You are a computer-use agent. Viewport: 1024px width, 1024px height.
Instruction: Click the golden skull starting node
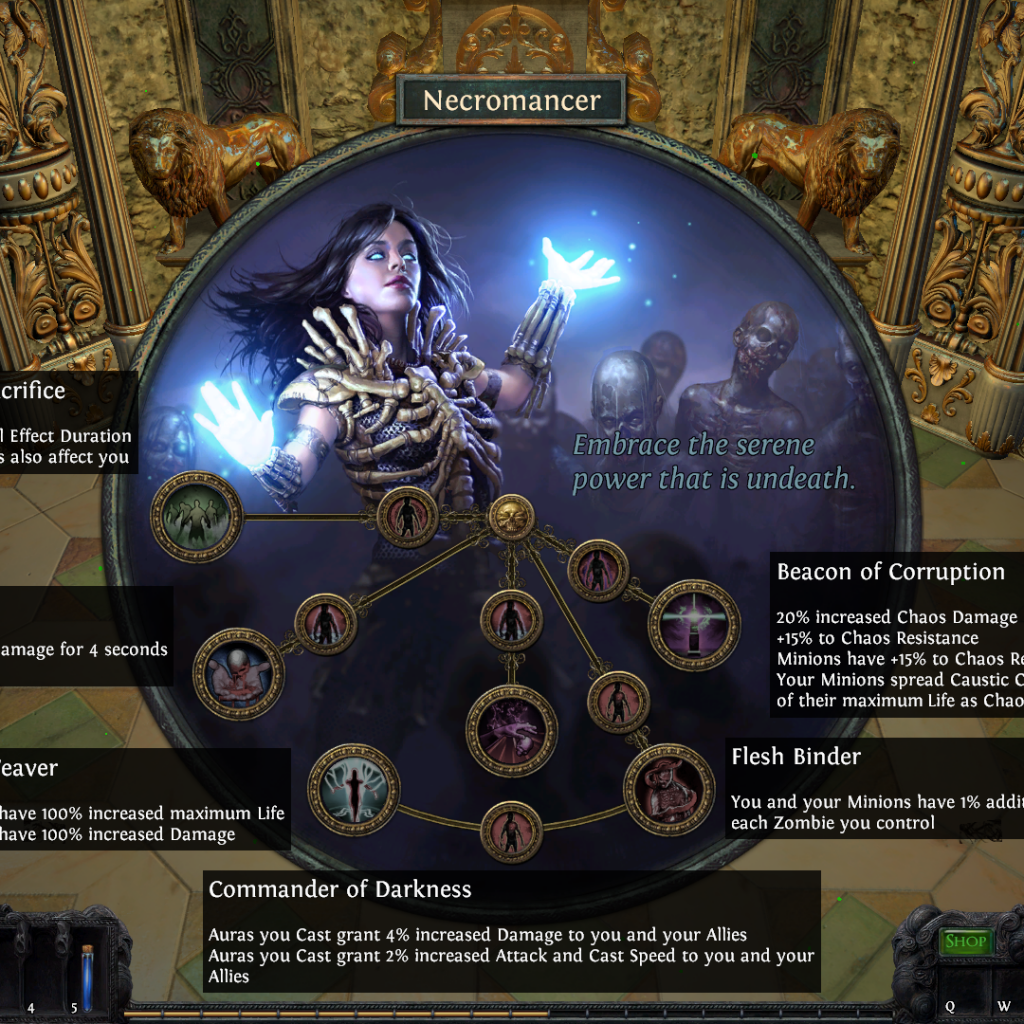pyautogui.click(x=511, y=518)
